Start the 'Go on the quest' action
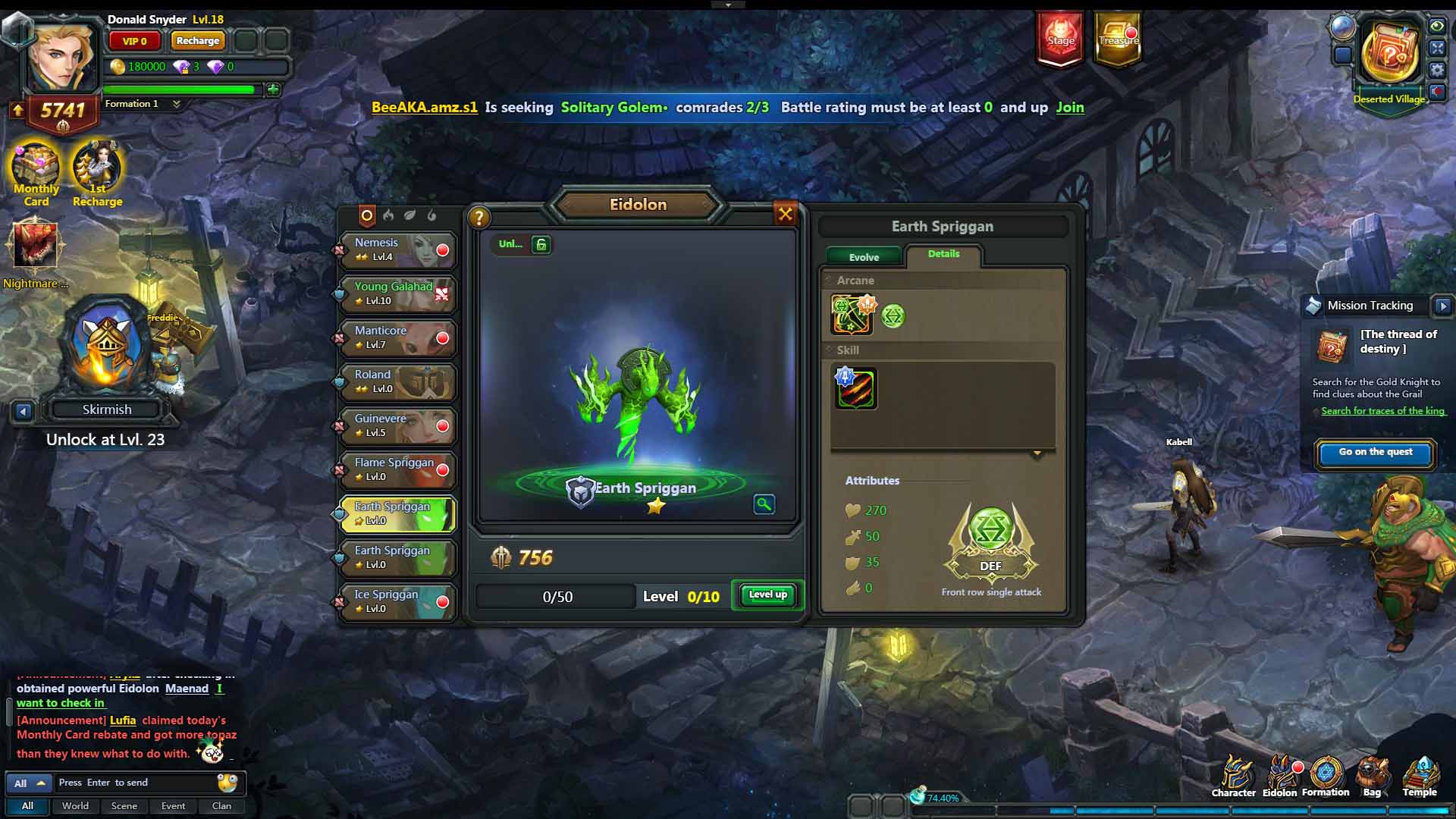The width and height of the screenshot is (1456, 819). (x=1375, y=453)
